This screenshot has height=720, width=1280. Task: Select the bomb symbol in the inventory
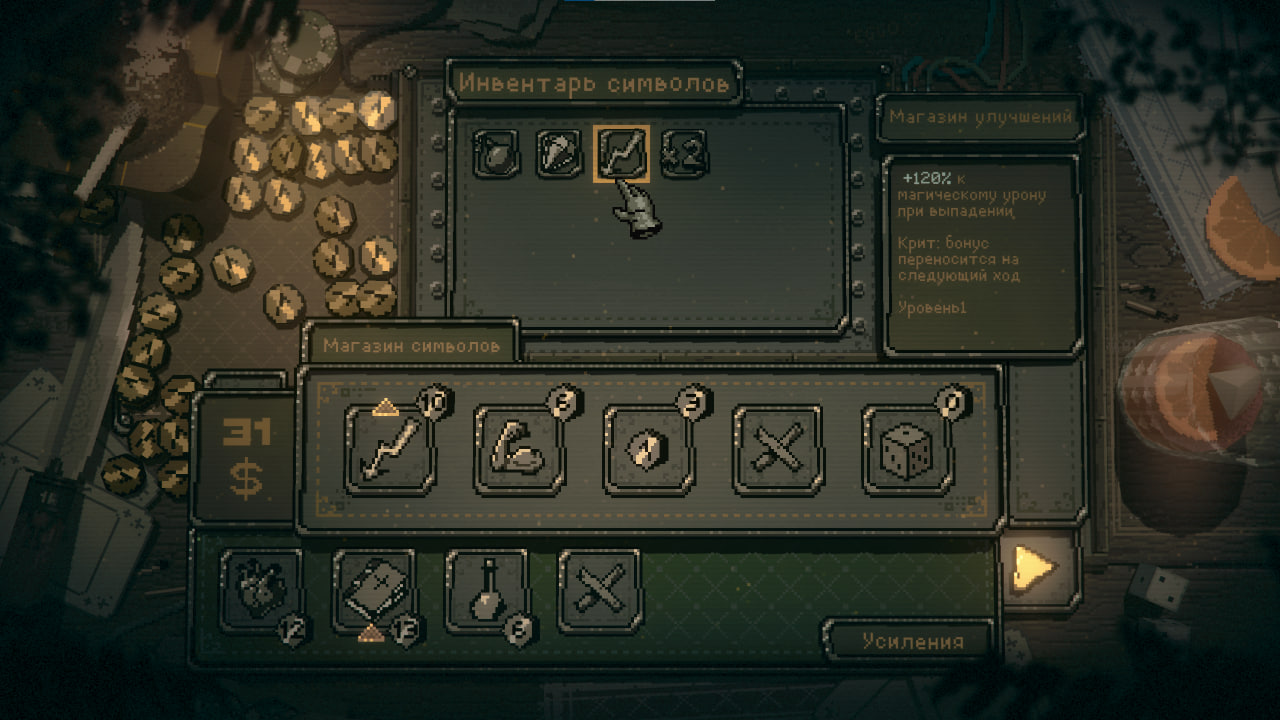(493, 155)
